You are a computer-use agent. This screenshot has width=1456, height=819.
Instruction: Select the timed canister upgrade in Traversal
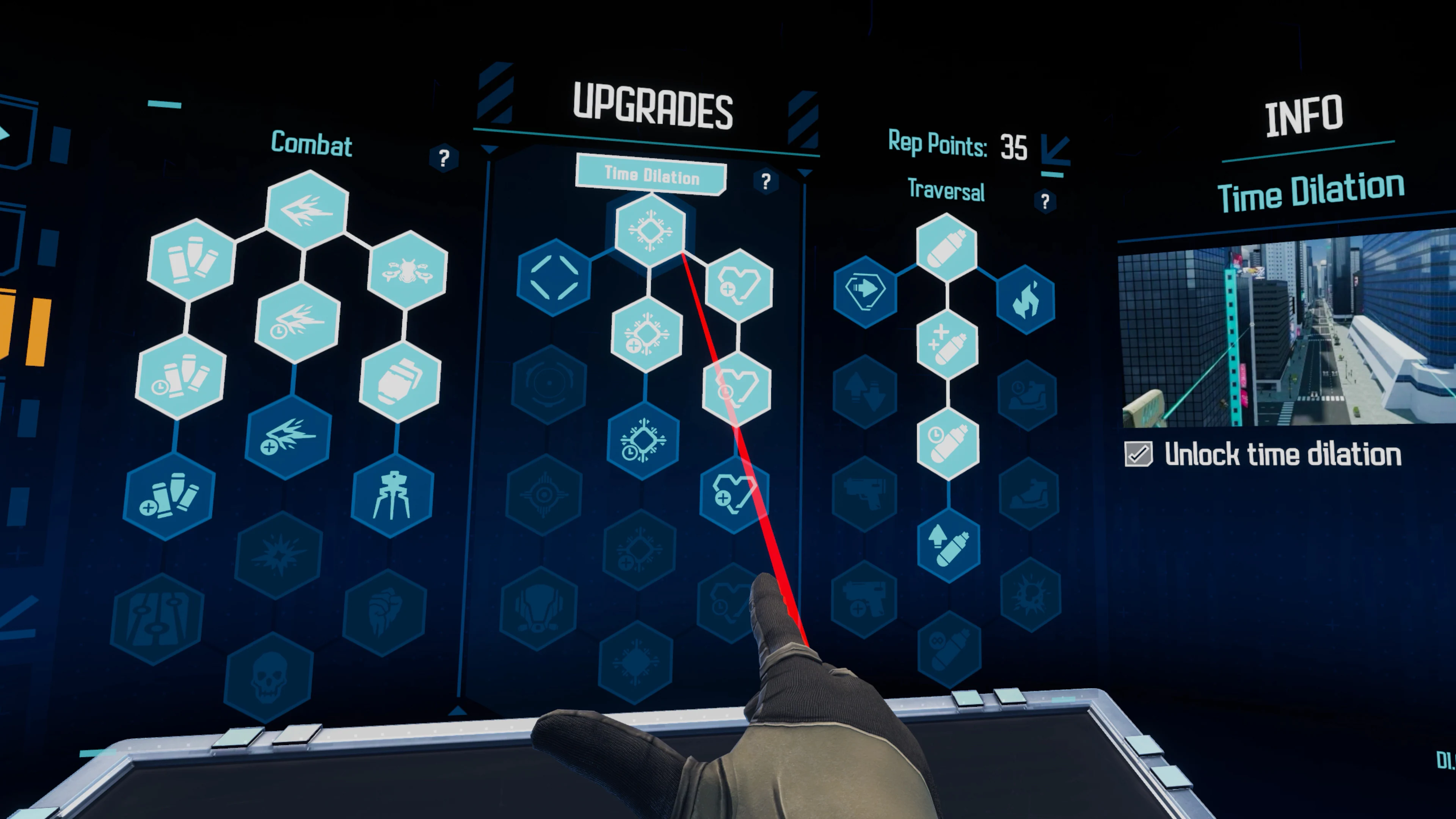(948, 444)
